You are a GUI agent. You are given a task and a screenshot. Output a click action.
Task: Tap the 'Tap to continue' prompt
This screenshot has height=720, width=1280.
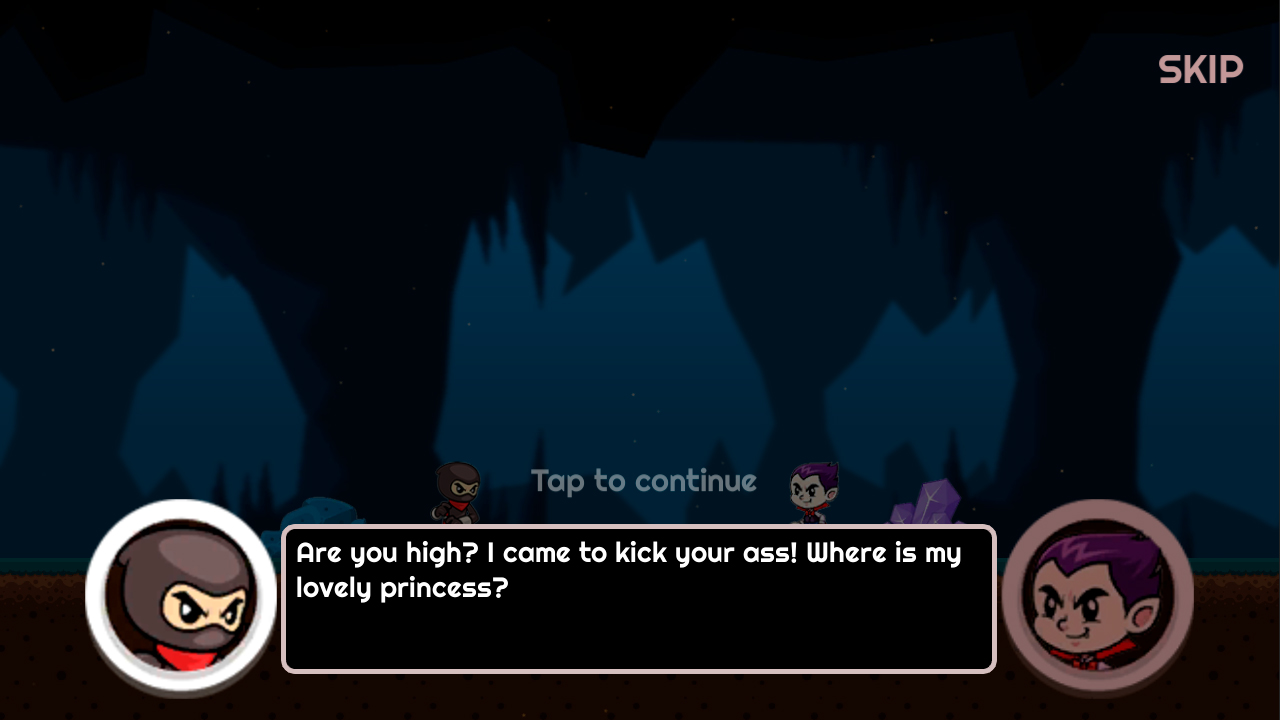coord(644,481)
